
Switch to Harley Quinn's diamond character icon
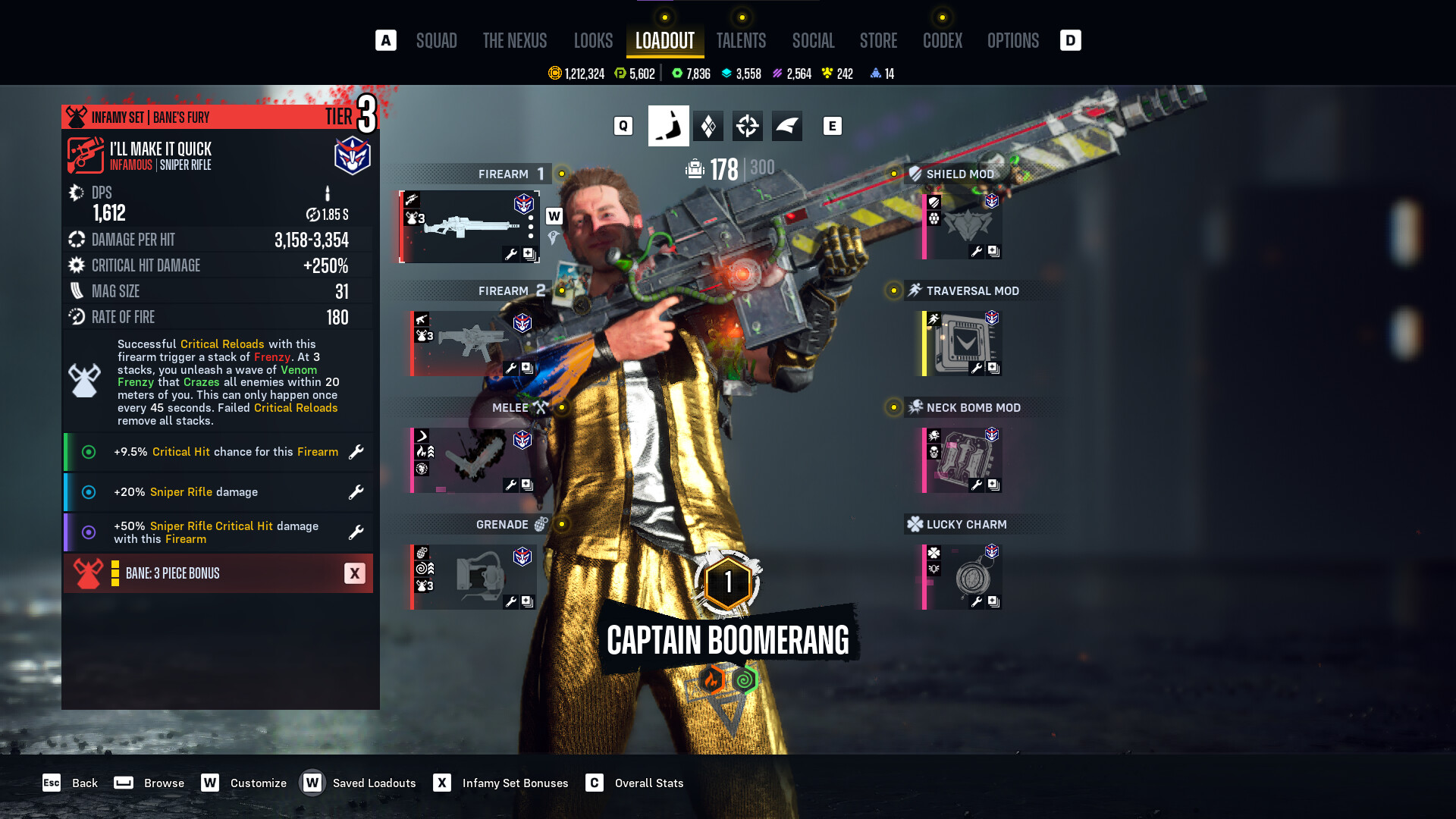pyautogui.click(x=708, y=126)
